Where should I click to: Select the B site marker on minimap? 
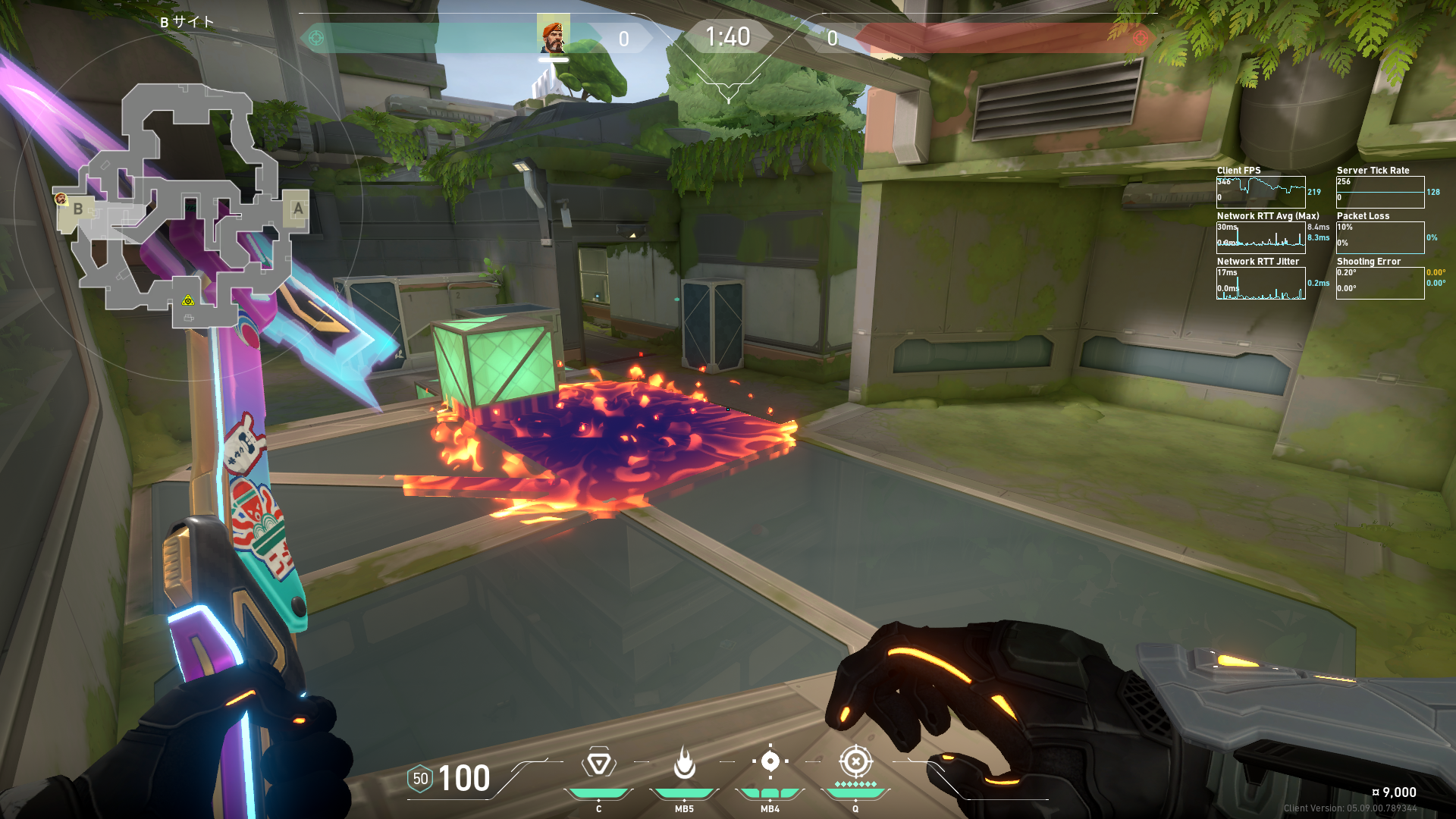click(x=77, y=210)
